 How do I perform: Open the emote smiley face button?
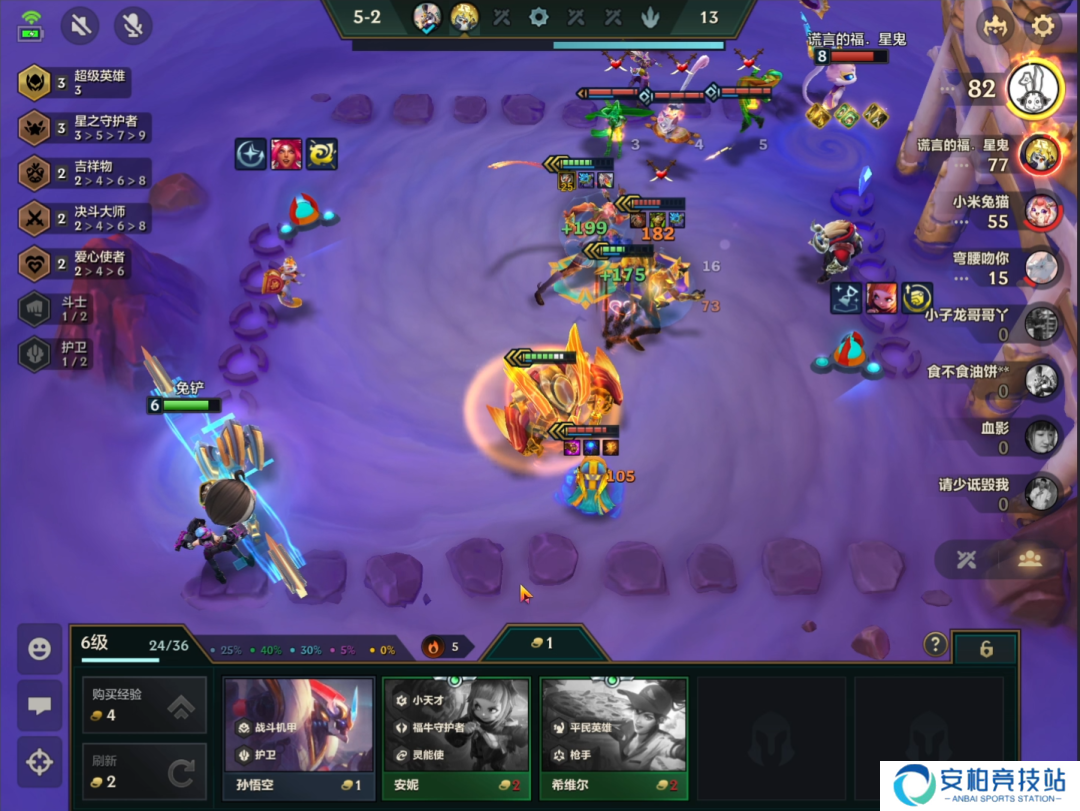(x=39, y=649)
